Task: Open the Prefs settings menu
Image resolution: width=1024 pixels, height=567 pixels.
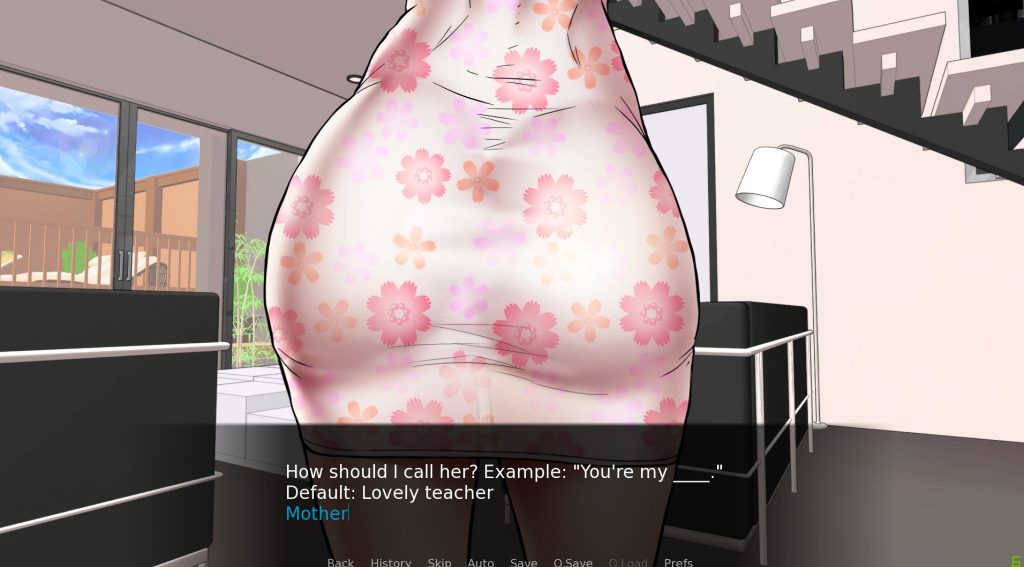Action: click(678, 562)
